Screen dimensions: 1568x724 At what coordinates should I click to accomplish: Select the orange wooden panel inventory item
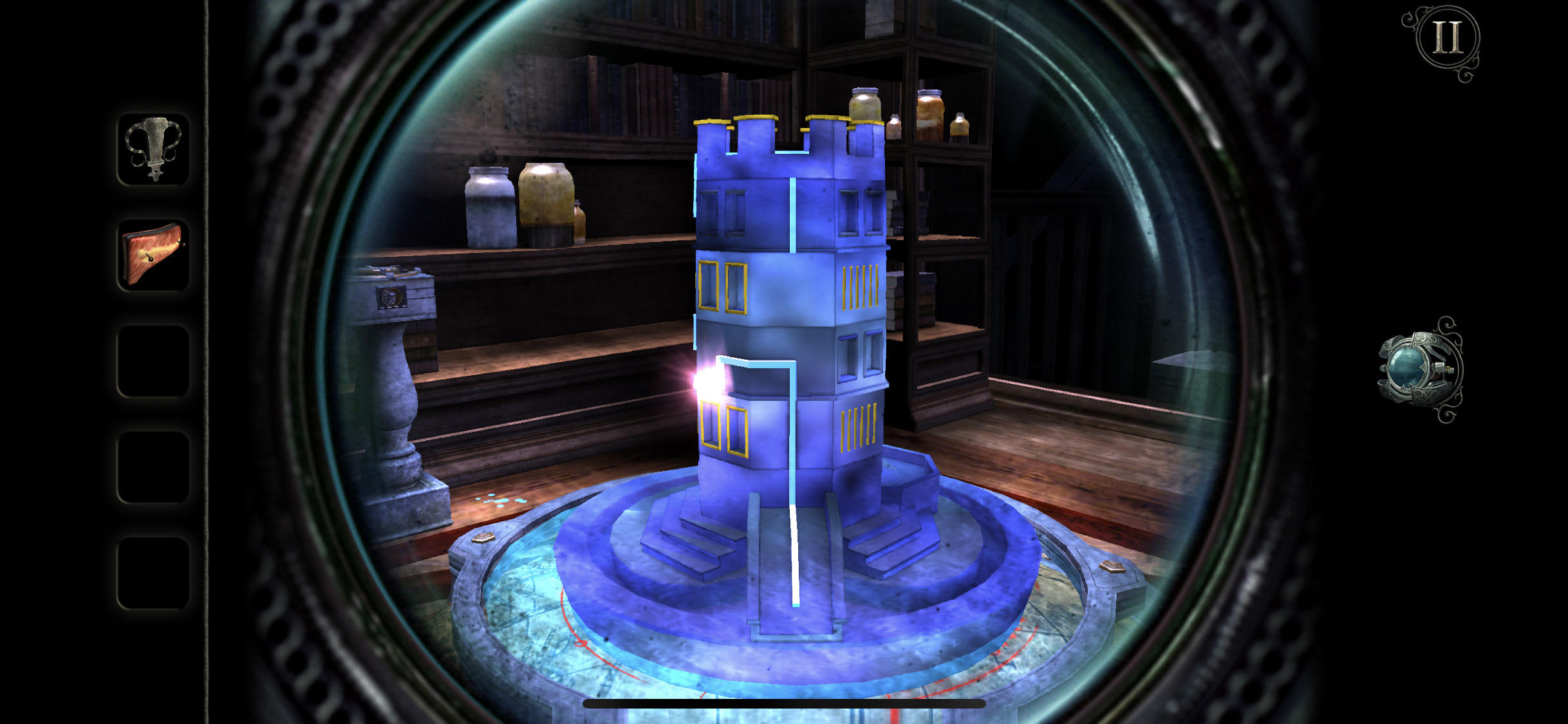coord(153,255)
